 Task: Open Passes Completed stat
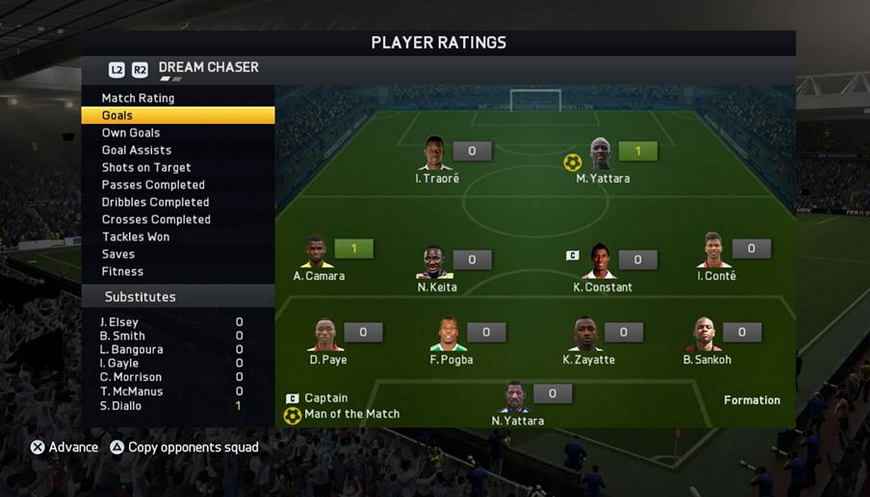153,185
